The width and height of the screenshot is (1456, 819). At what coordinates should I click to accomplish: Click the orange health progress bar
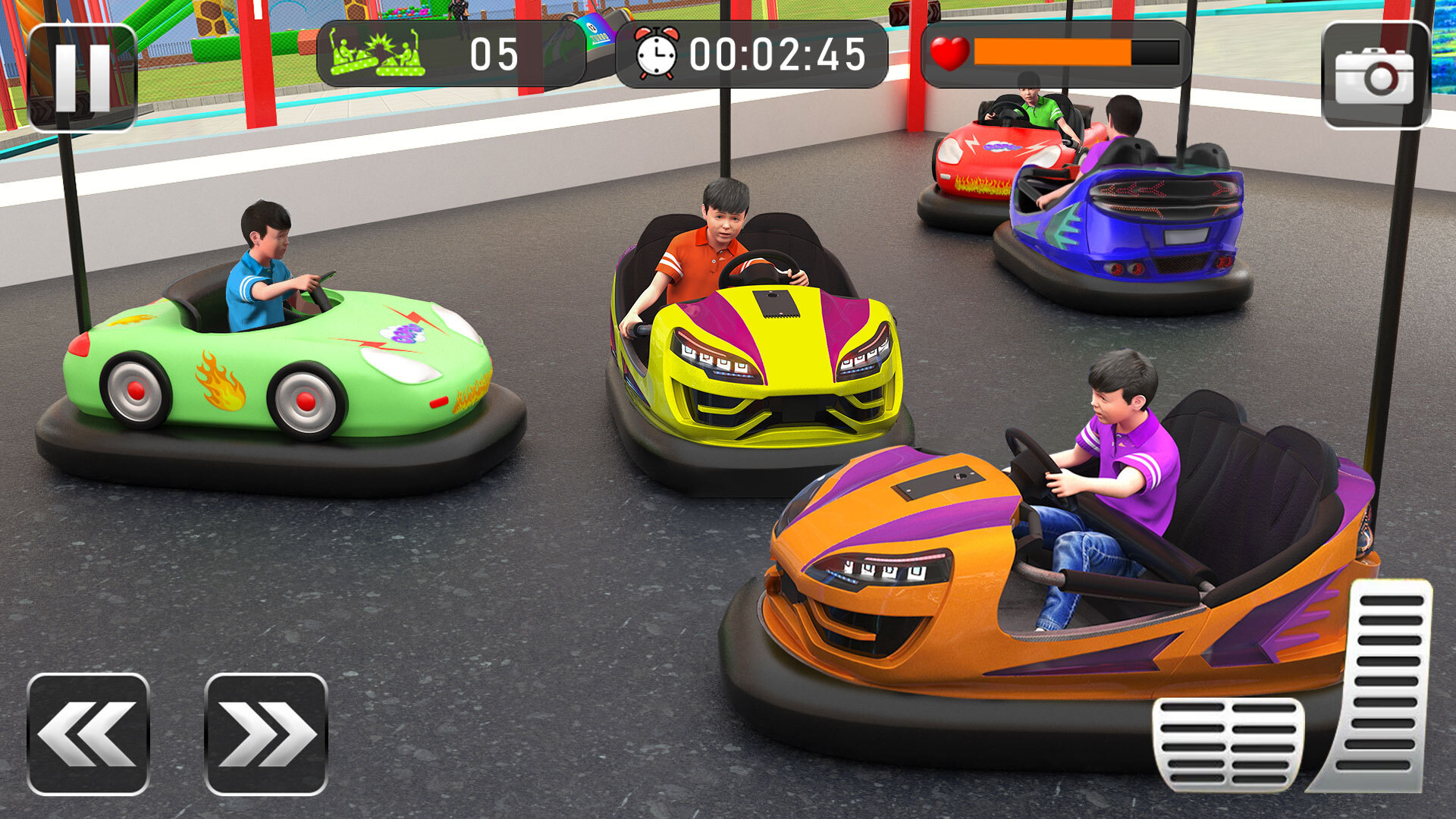[x=1054, y=52]
